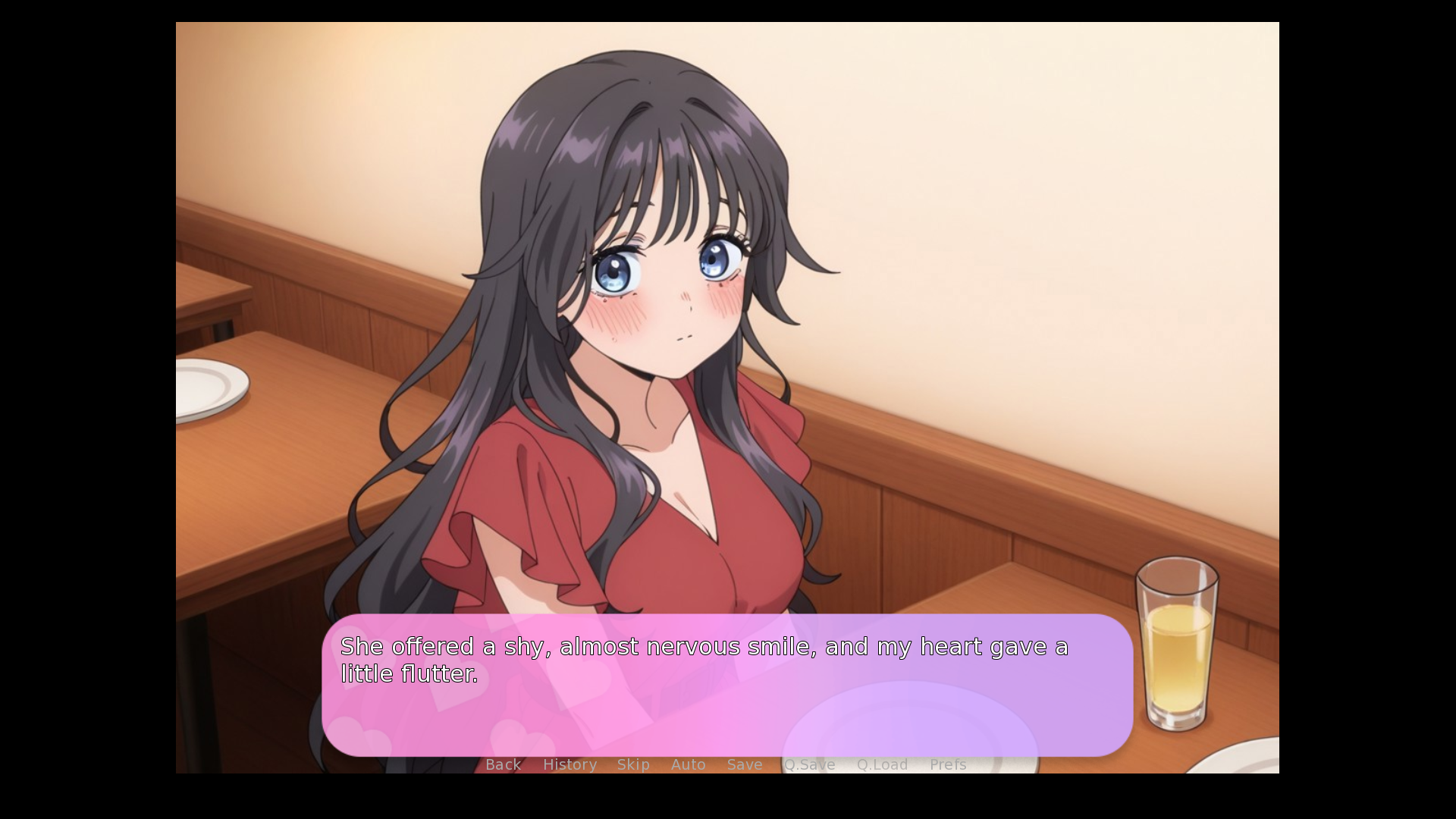Select Prefs from the quick menu
The width and height of the screenshot is (1456, 819).
[x=948, y=764]
